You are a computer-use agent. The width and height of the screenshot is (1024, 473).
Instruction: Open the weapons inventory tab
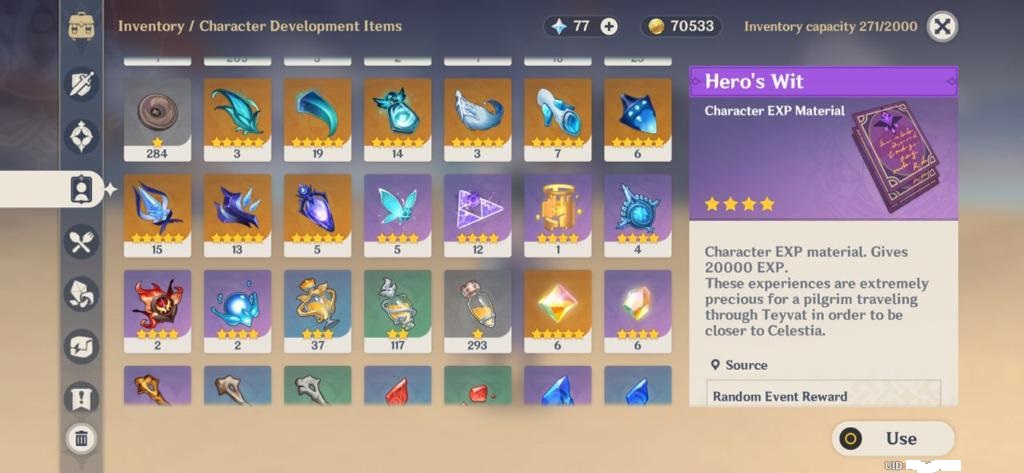[82, 83]
